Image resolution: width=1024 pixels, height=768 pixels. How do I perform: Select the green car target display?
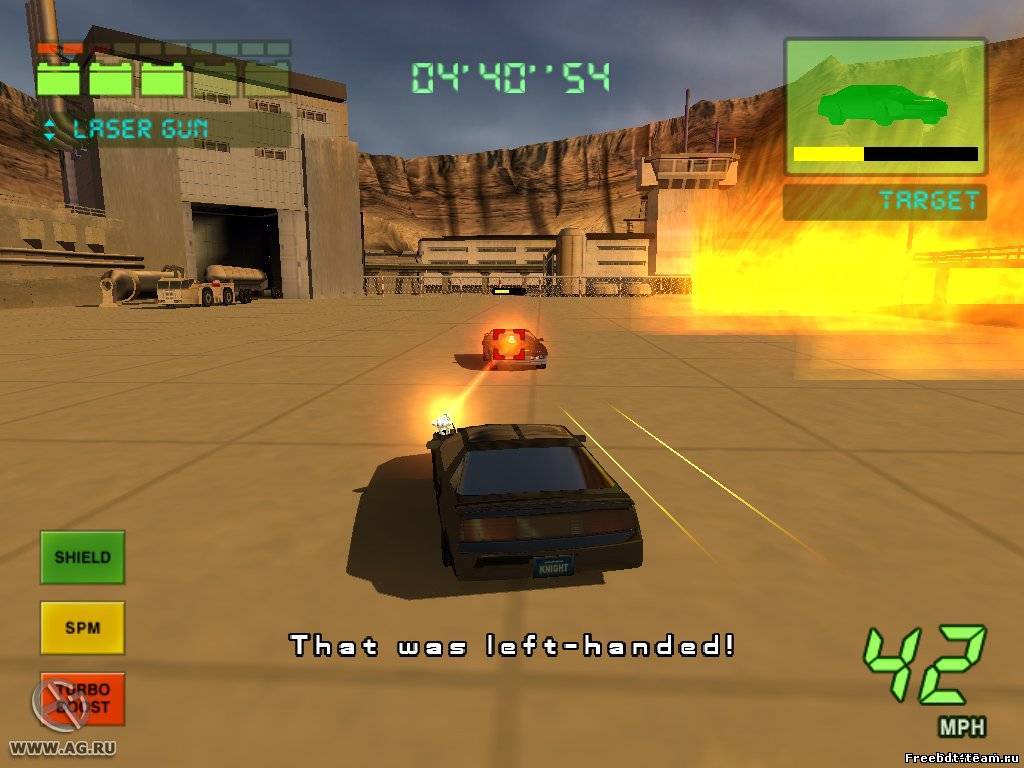click(x=884, y=105)
